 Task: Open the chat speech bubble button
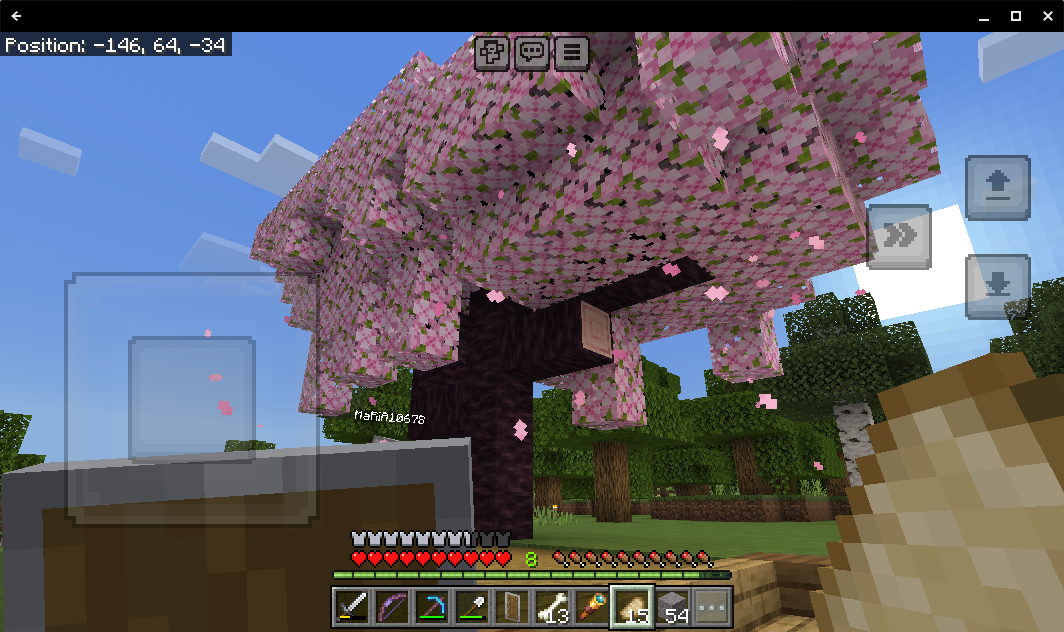532,53
